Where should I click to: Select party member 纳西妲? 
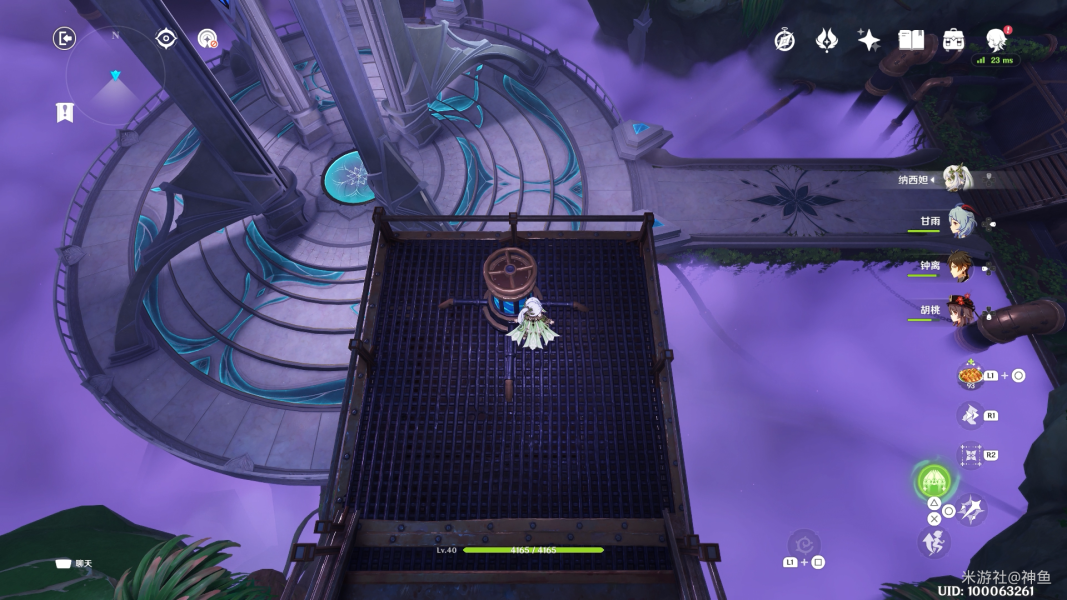(x=957, y=179)
